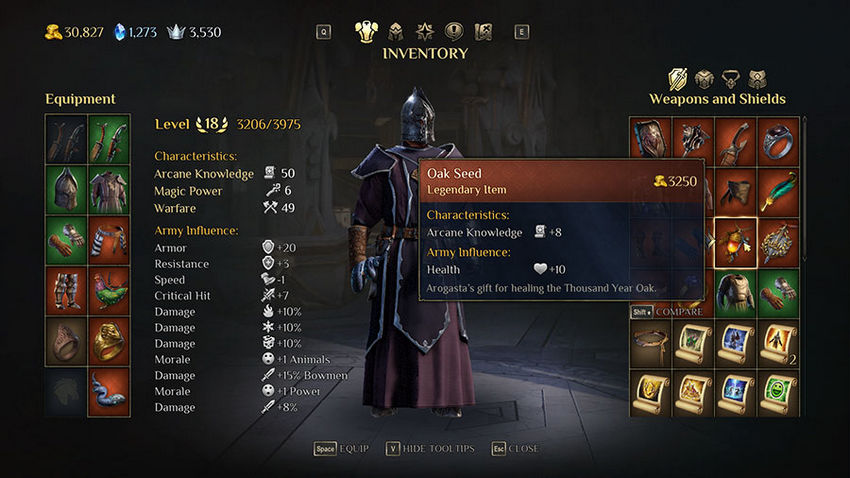Screen dimensions: 850x478
Task: Pick the silver ring with red gem
Action: (x=778, y=140)
